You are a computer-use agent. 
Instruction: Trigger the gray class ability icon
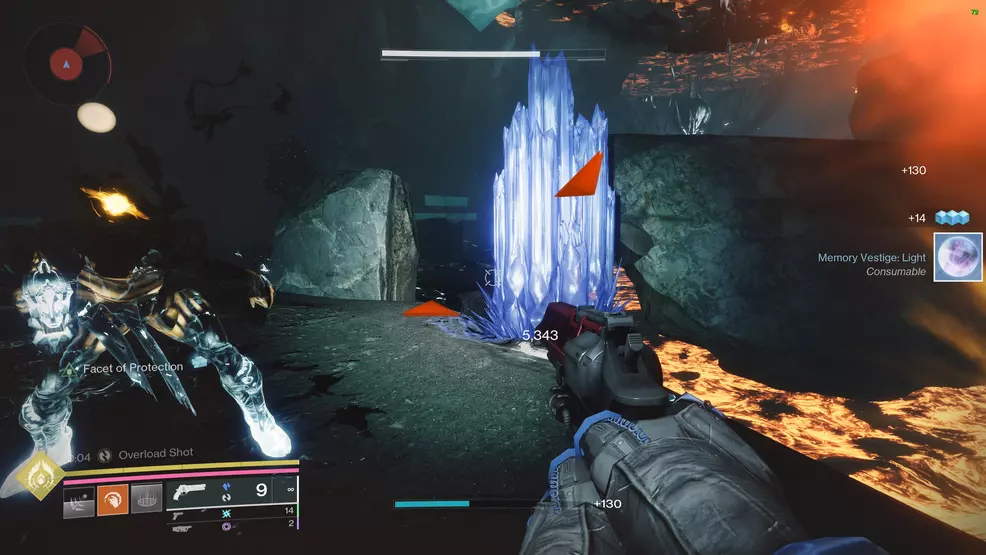point(146,499)
